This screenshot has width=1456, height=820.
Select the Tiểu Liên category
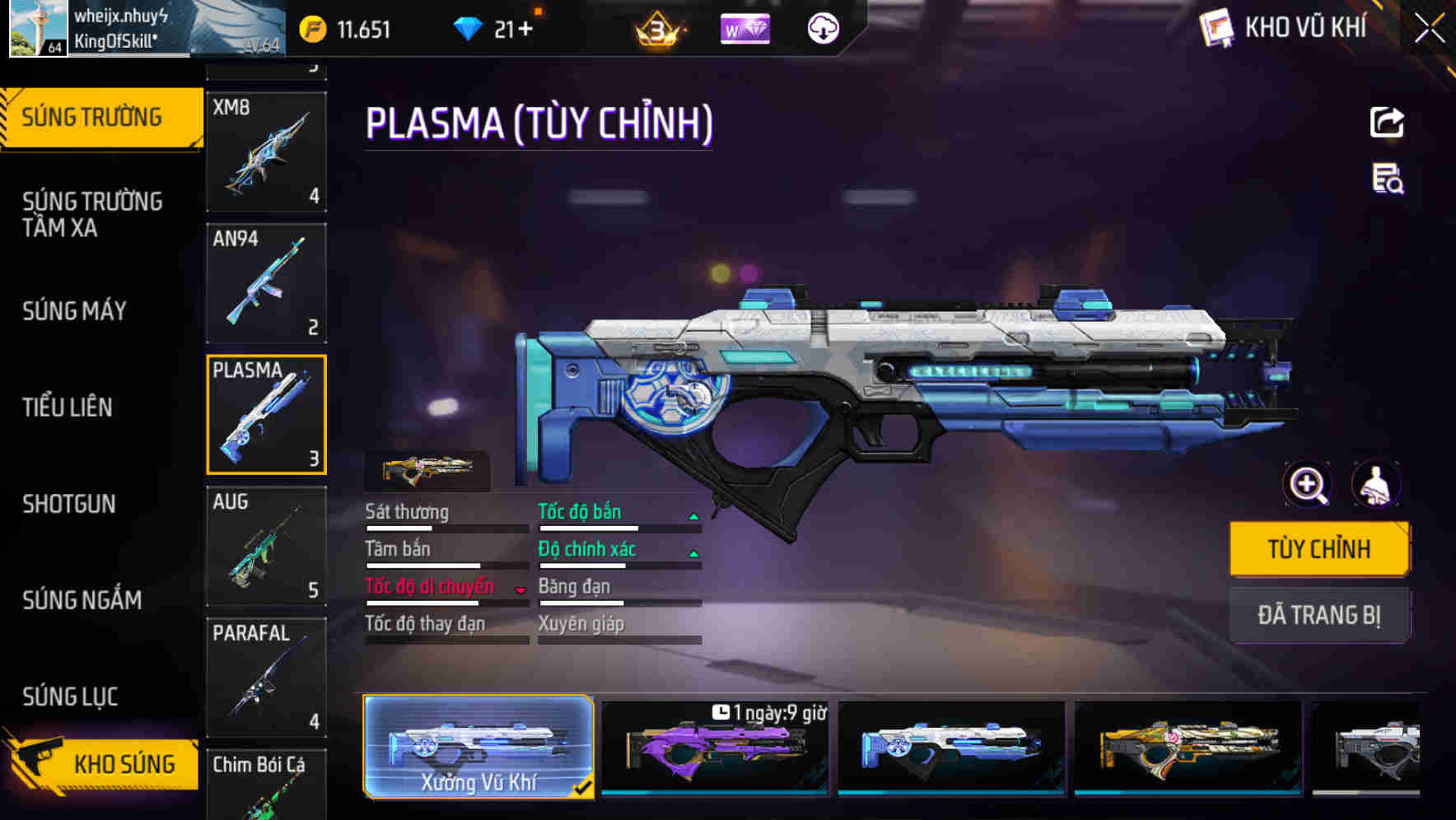pos(68,407)
